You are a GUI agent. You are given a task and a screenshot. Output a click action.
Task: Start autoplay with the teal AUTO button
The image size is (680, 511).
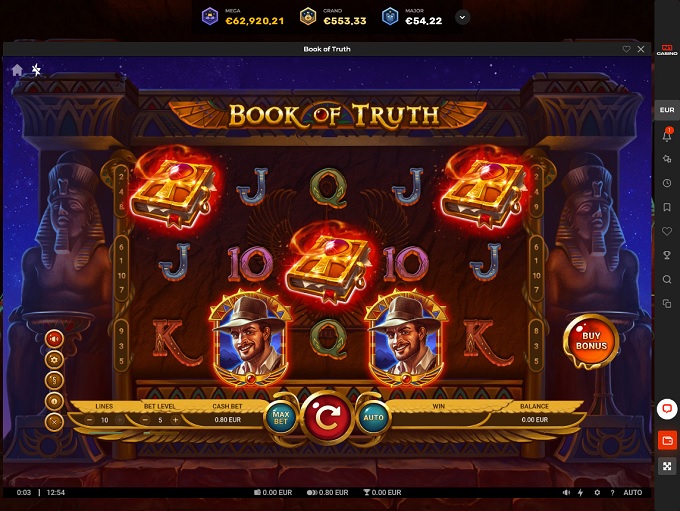click(373, 417)
